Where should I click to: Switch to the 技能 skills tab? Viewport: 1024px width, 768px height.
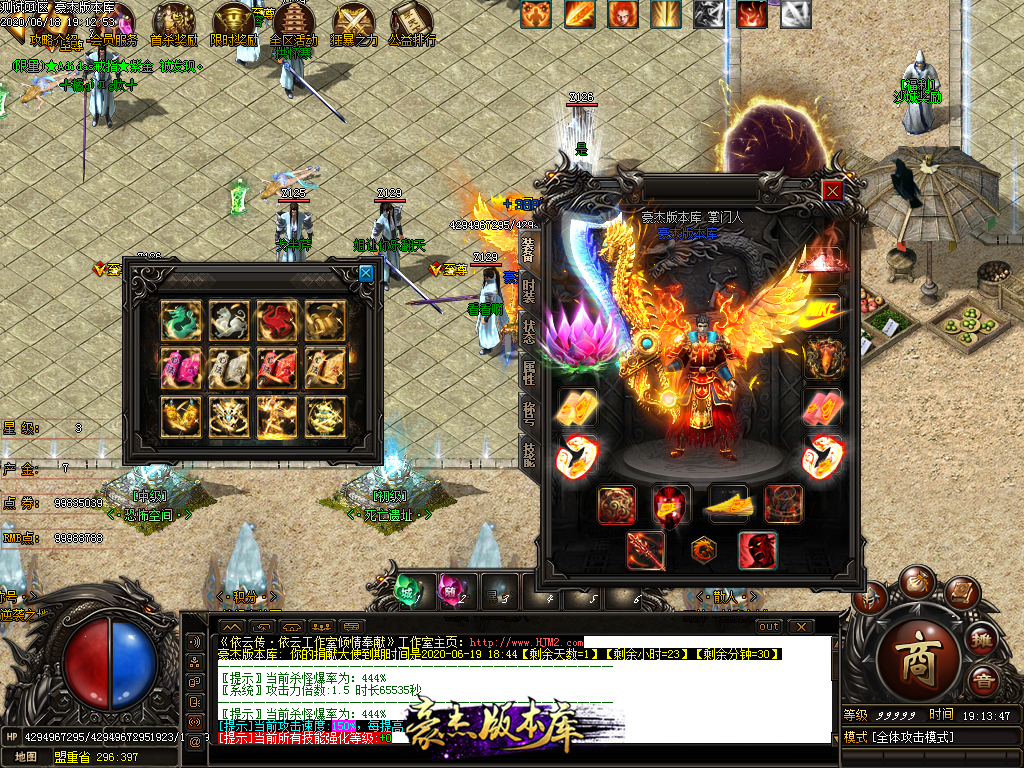(x=528, y=455)
